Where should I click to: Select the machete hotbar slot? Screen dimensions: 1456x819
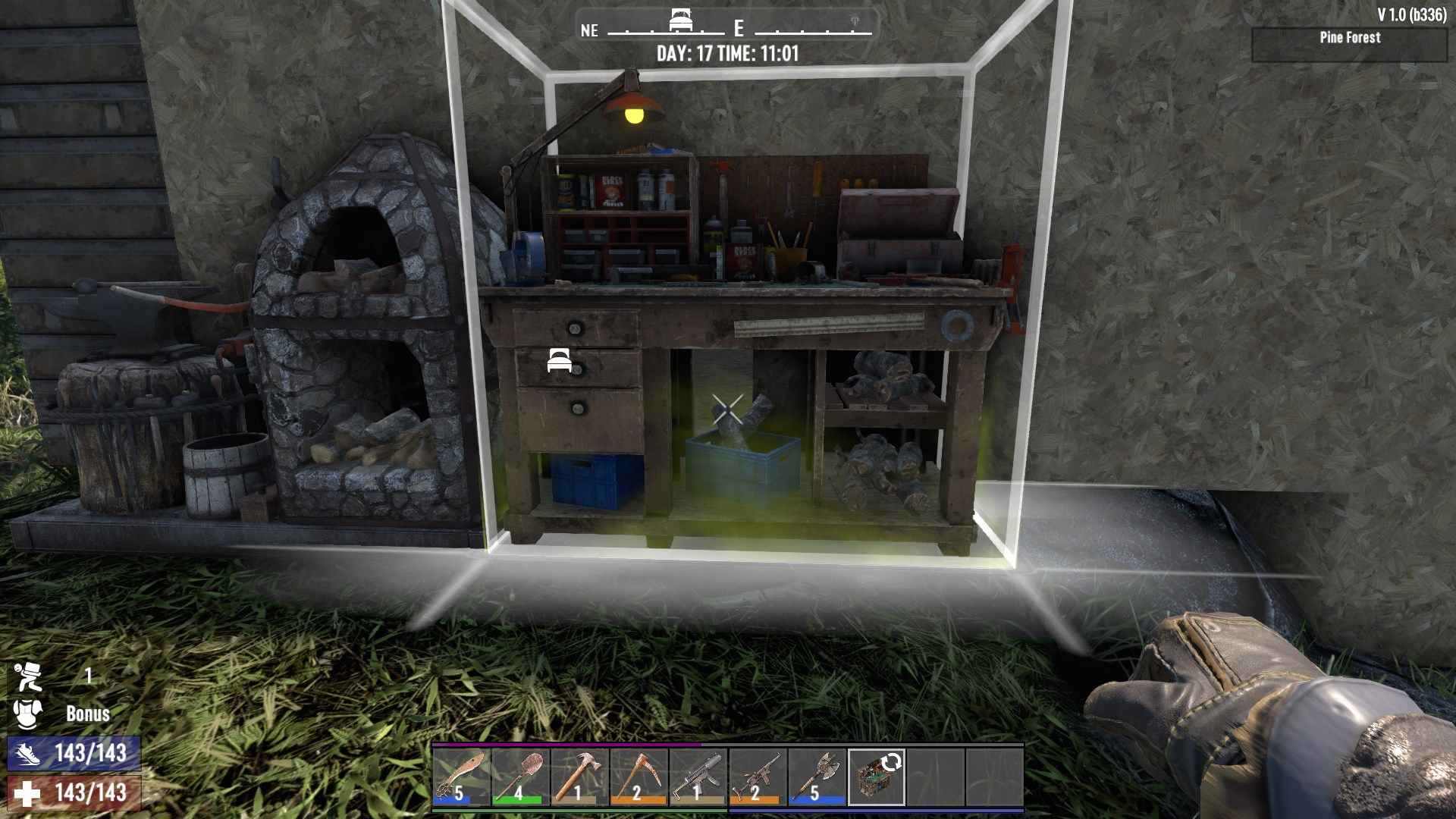(x=461, y=777)
